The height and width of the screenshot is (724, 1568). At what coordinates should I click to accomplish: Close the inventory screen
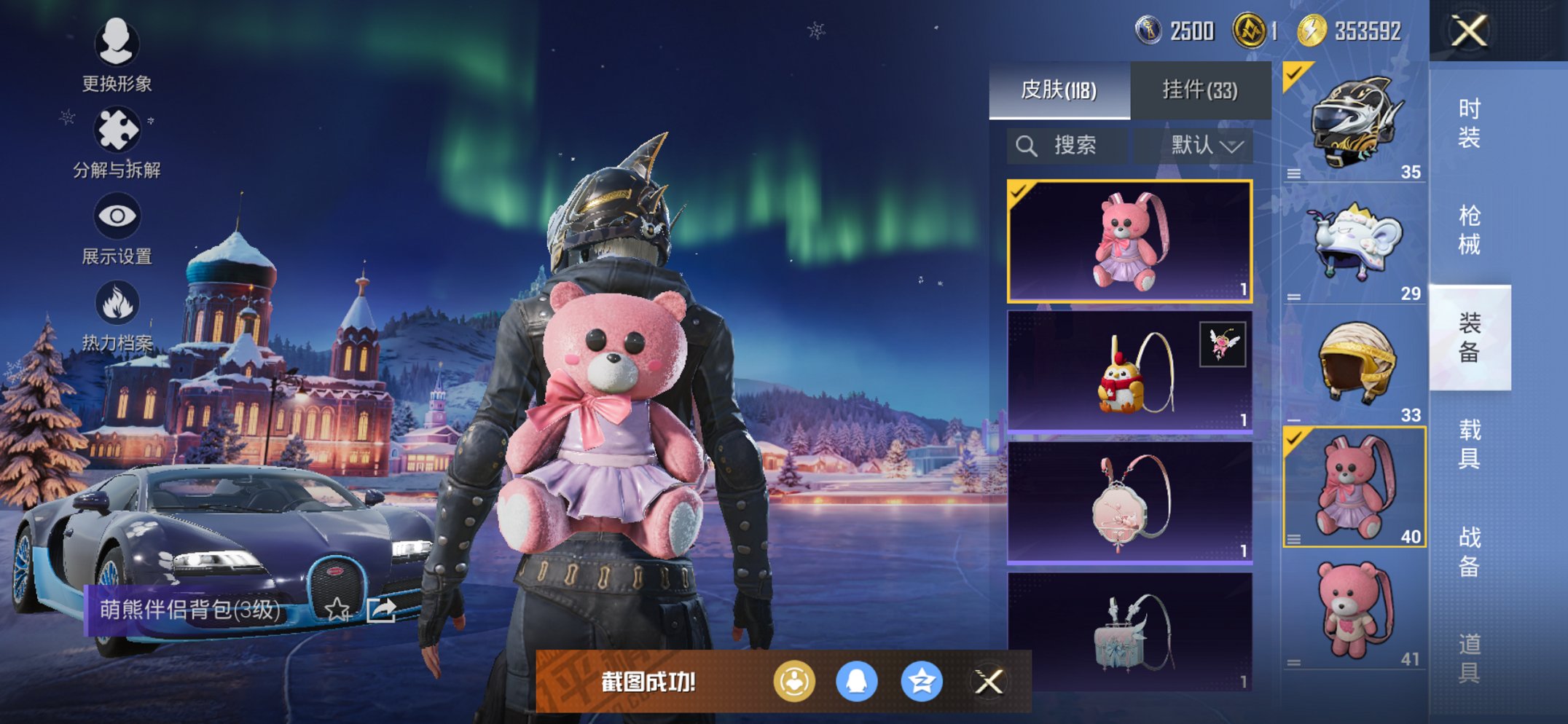click(1468, 31)
